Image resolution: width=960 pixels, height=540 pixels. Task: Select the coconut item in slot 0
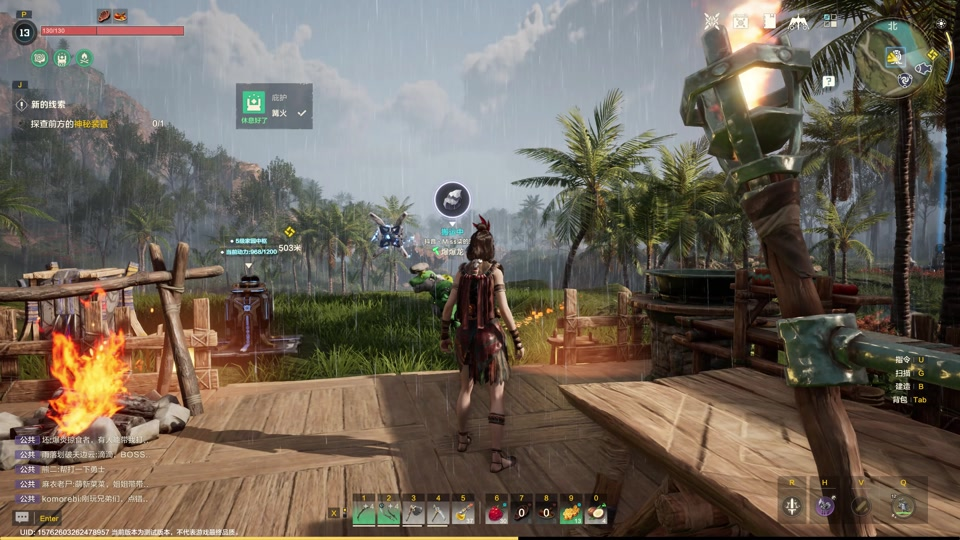(596, 514)
